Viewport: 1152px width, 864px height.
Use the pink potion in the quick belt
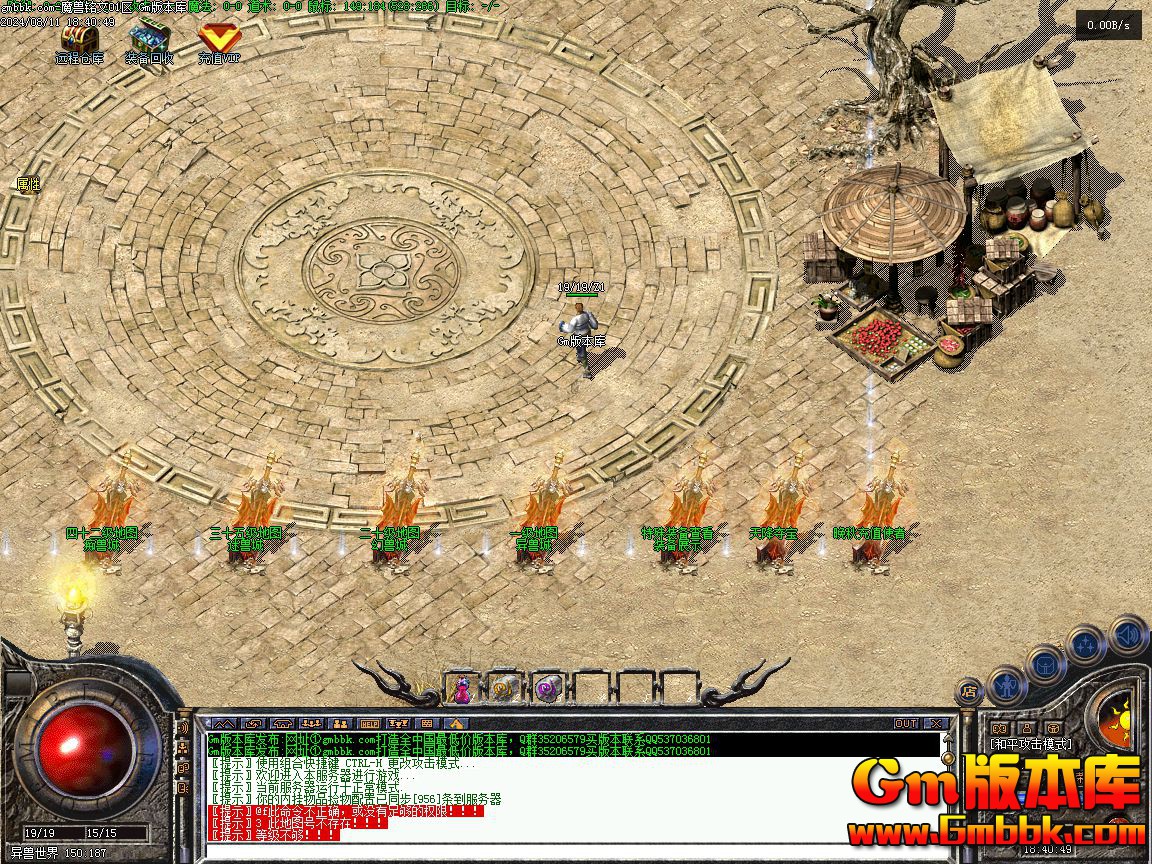pyautogui.click(x=462, y=688)
